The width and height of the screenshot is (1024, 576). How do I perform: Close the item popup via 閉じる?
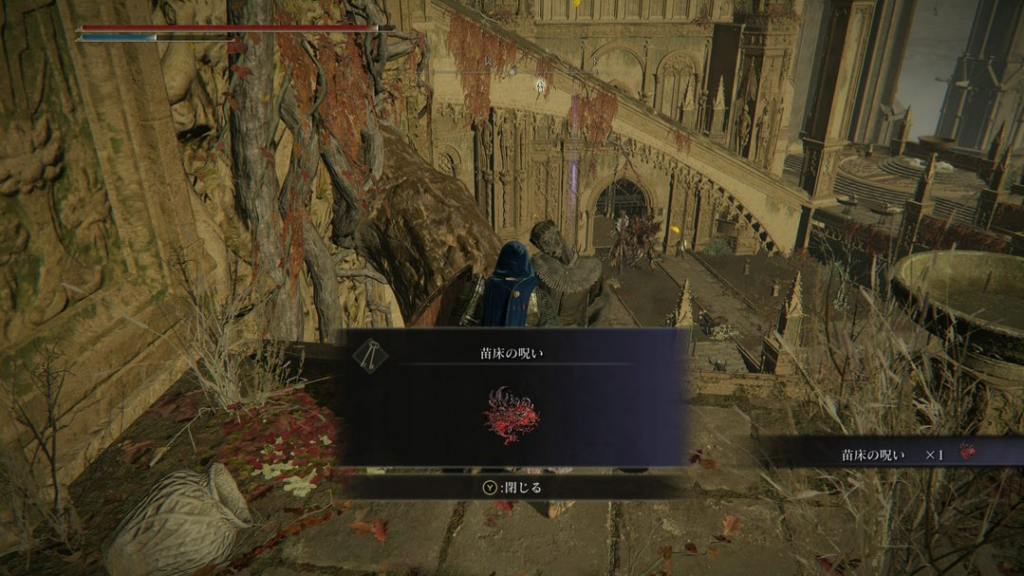point(512,487)
